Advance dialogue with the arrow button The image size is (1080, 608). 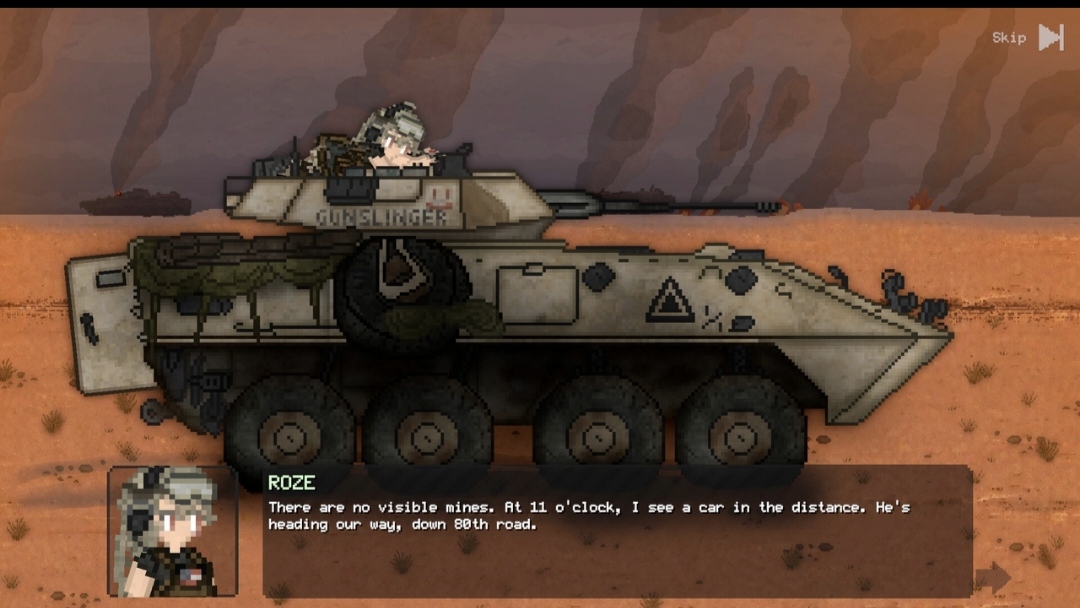(992, 577)
